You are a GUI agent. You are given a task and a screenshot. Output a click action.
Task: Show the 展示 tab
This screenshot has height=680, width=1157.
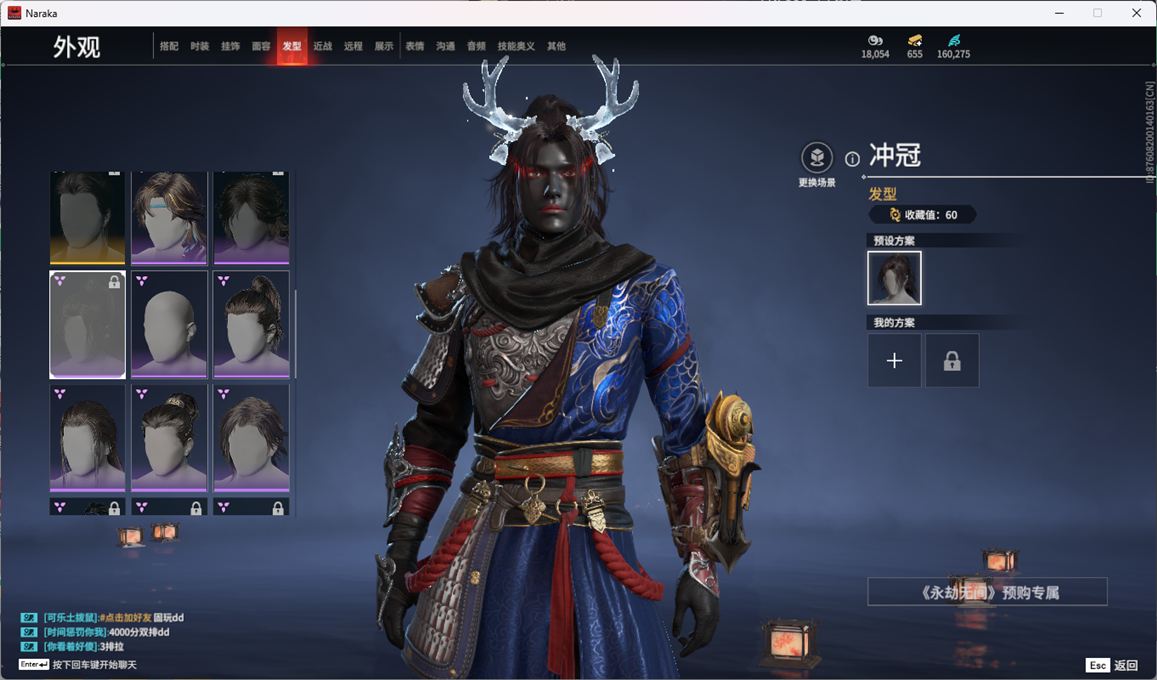click(x=384, y=46)
